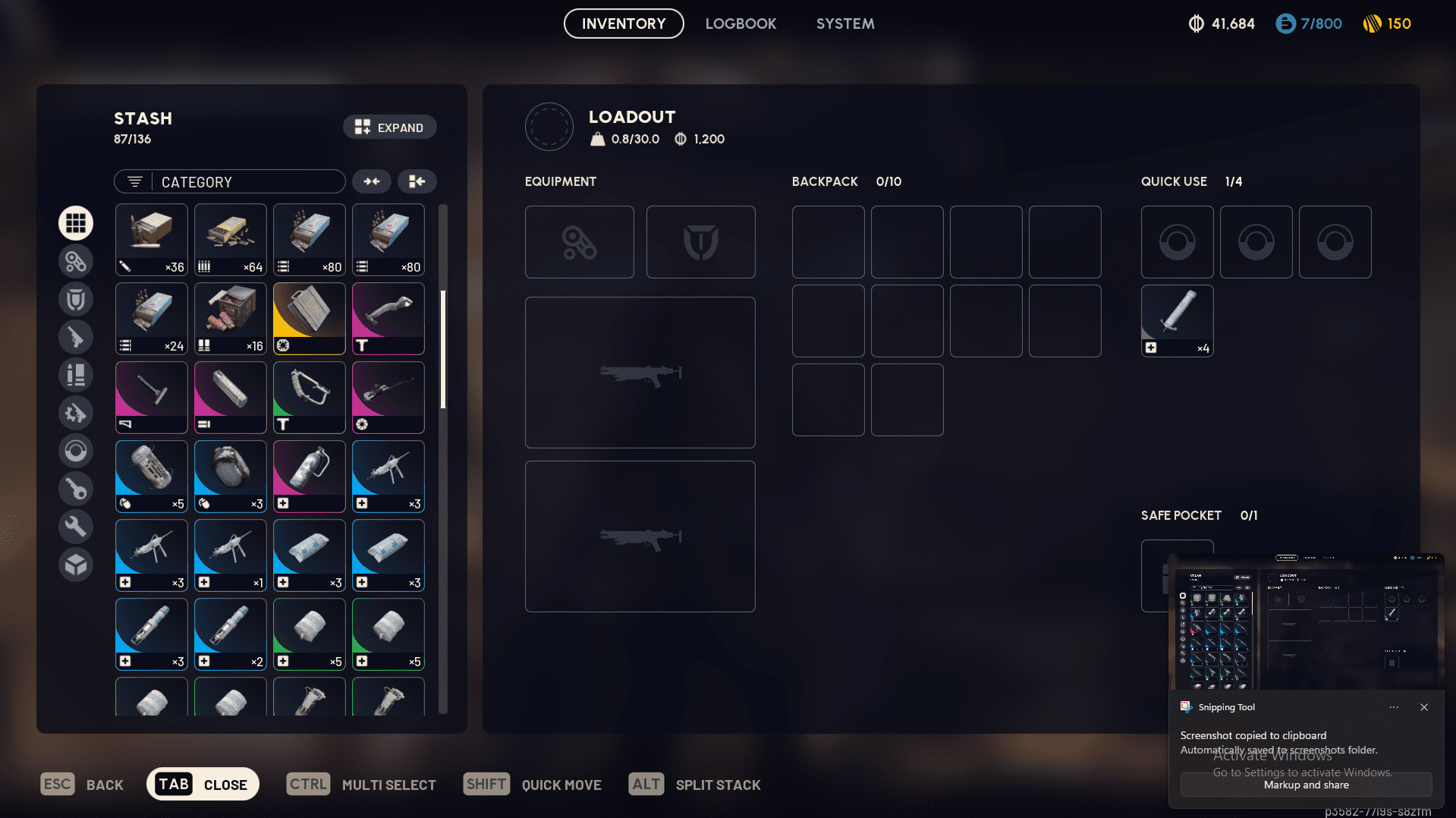The height and width of the screenshot is (818, 1456).
Task: Select the grid all-items filter icon
Action: click(76, 222)
